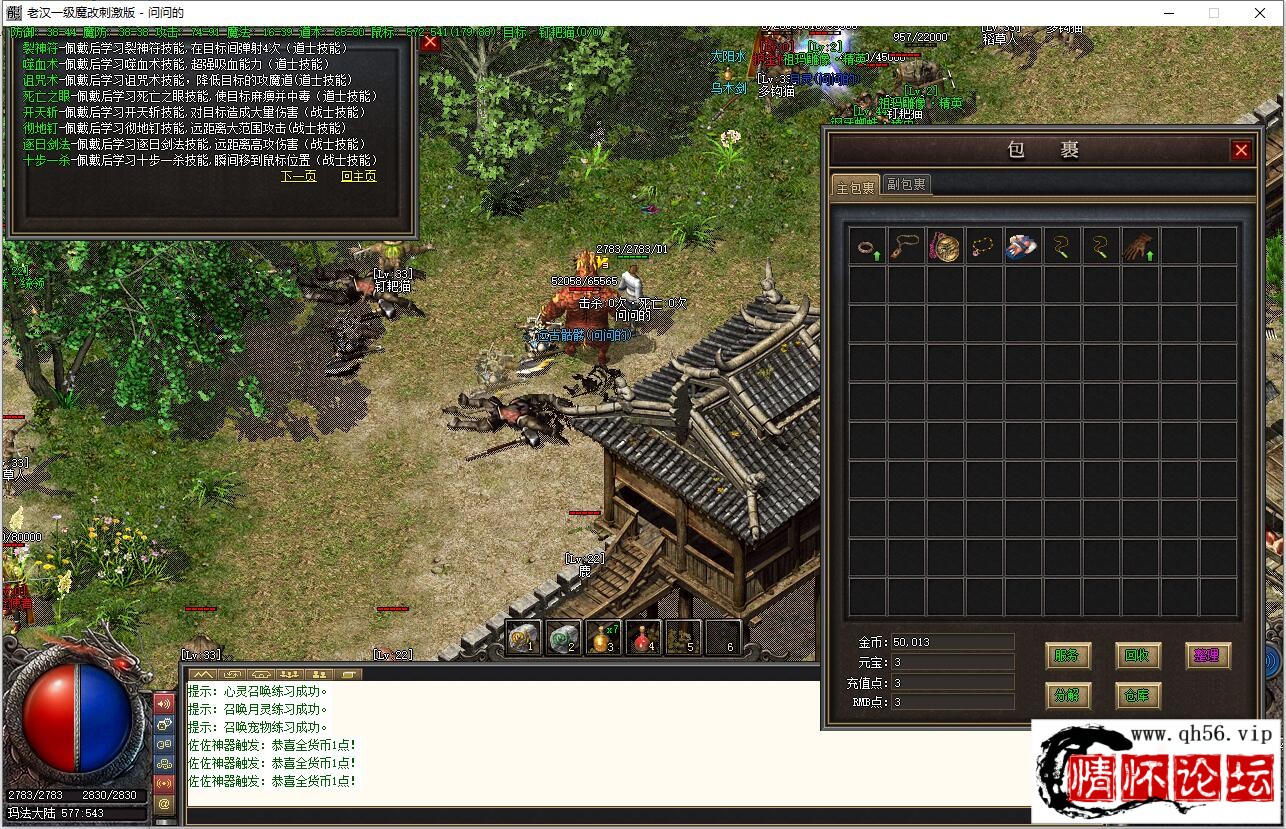Close the skill description dialog
This screenshot has height=829, width=1286.
click(430, 42)
